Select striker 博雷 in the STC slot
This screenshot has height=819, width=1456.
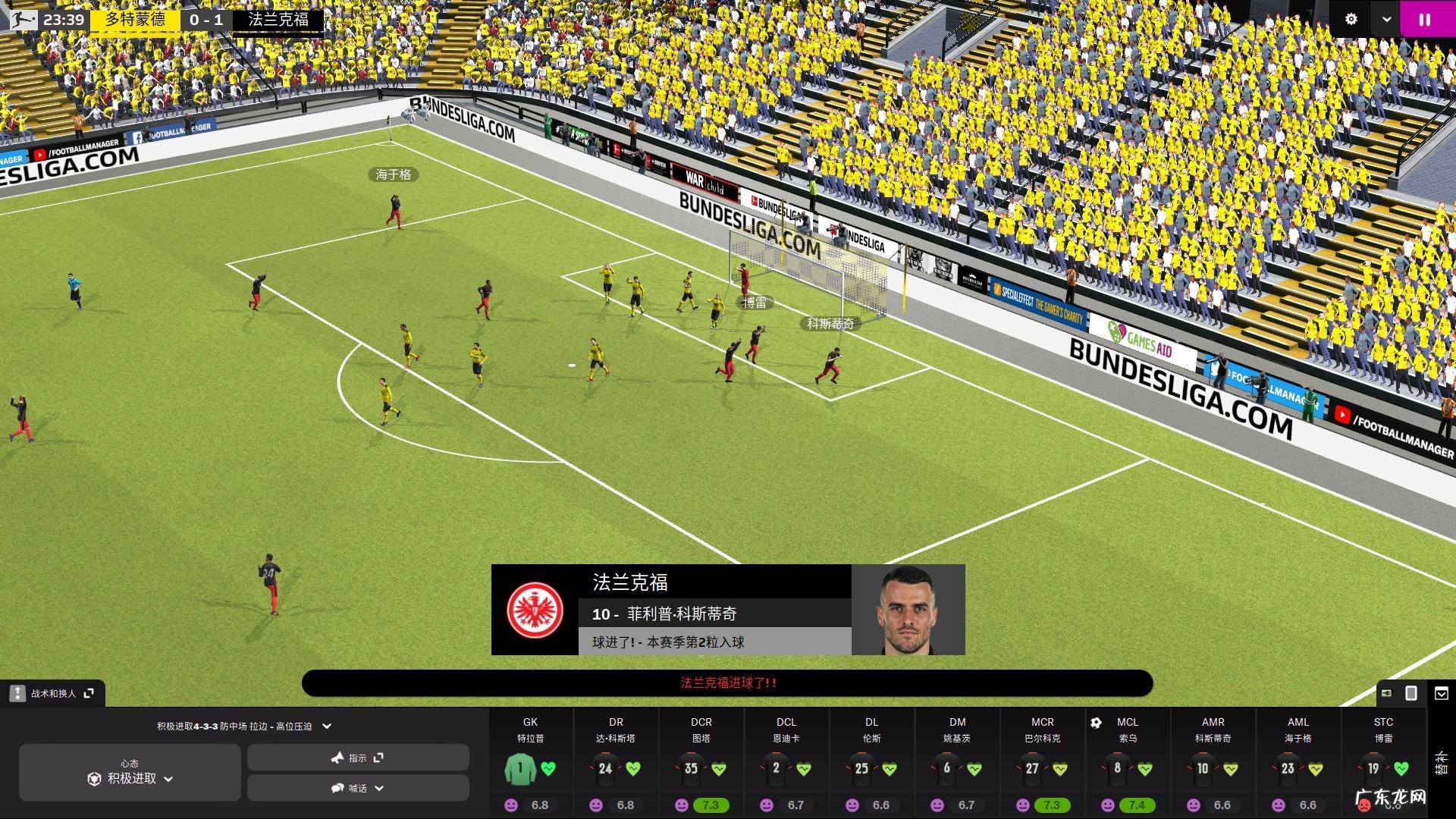(1373, 768)
